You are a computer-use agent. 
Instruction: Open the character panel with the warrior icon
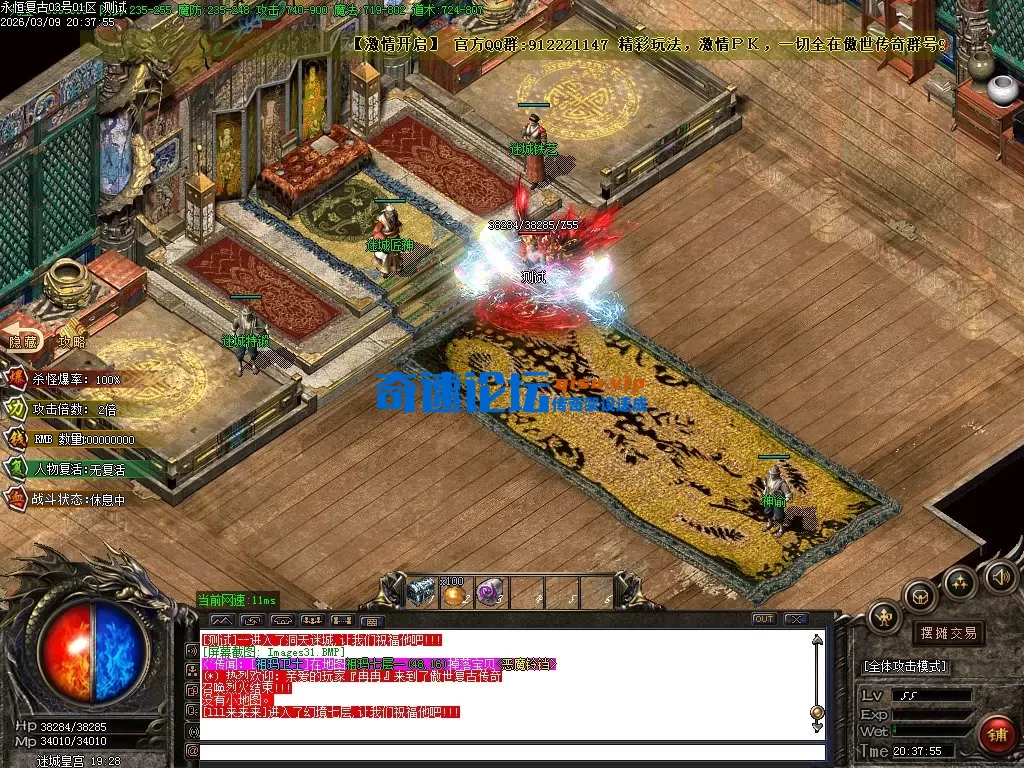[884, 618]
